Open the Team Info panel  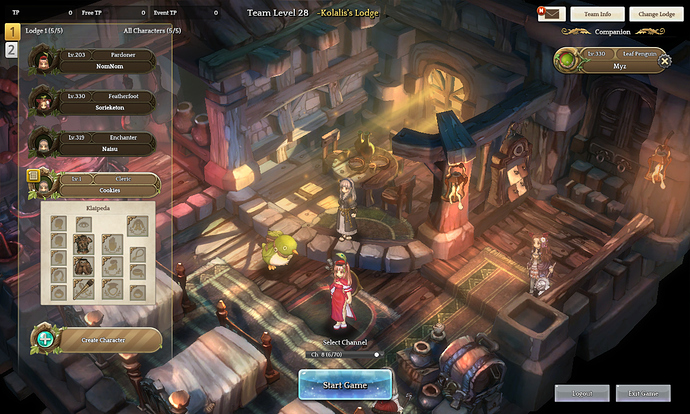coord(598,14)
